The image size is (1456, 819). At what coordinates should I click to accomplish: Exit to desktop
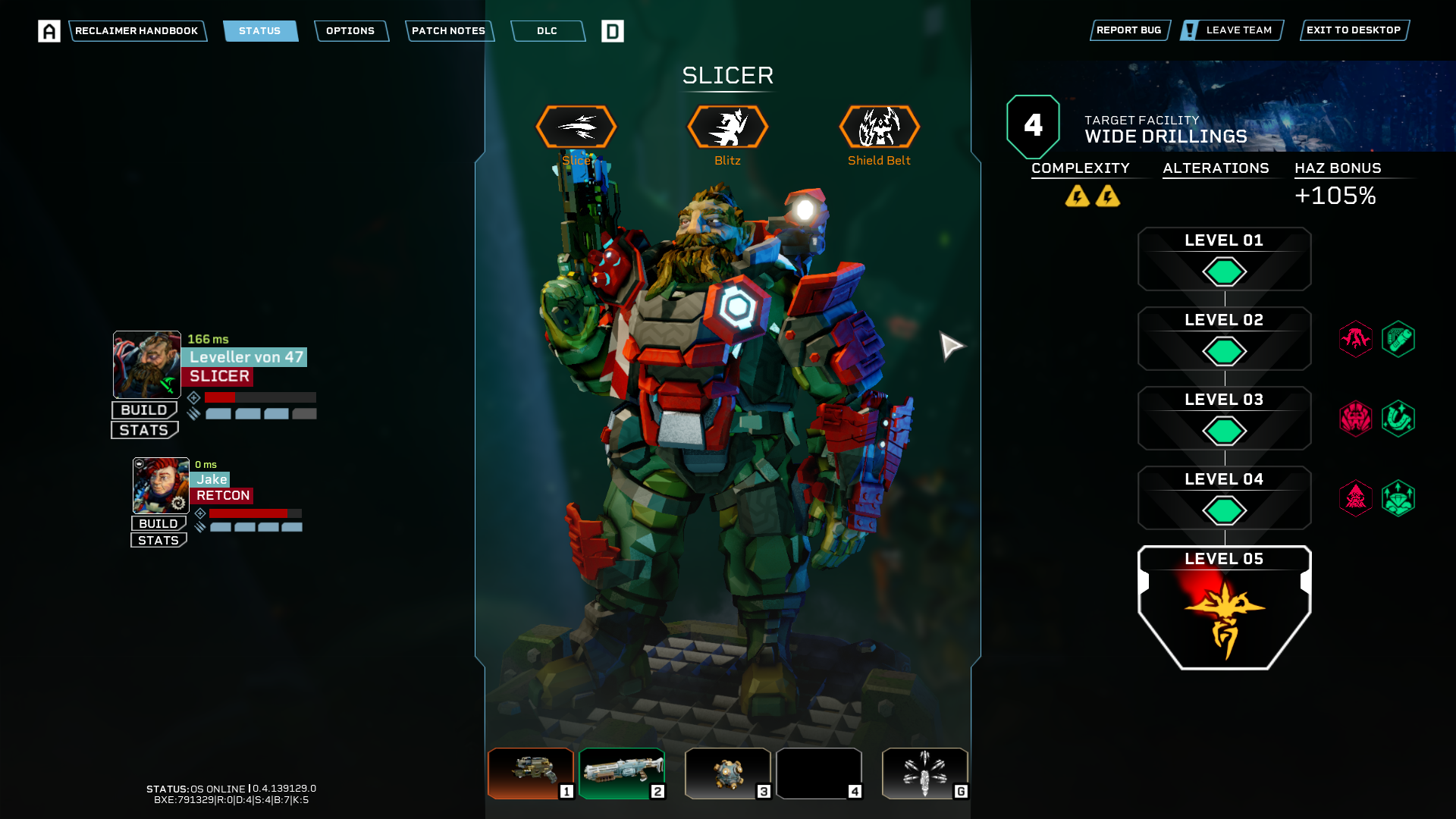pyautogui.click(x=1354, y=30)
